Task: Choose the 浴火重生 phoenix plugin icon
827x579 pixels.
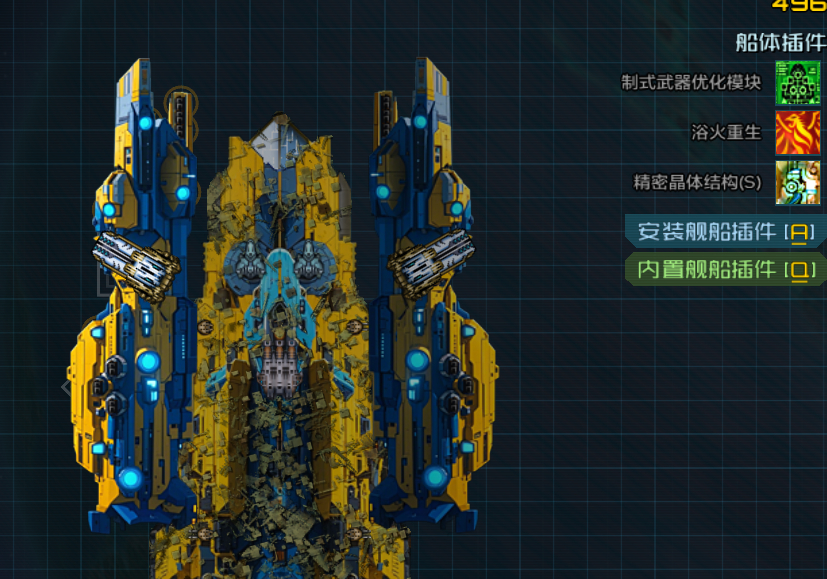Action: (797, 132)
